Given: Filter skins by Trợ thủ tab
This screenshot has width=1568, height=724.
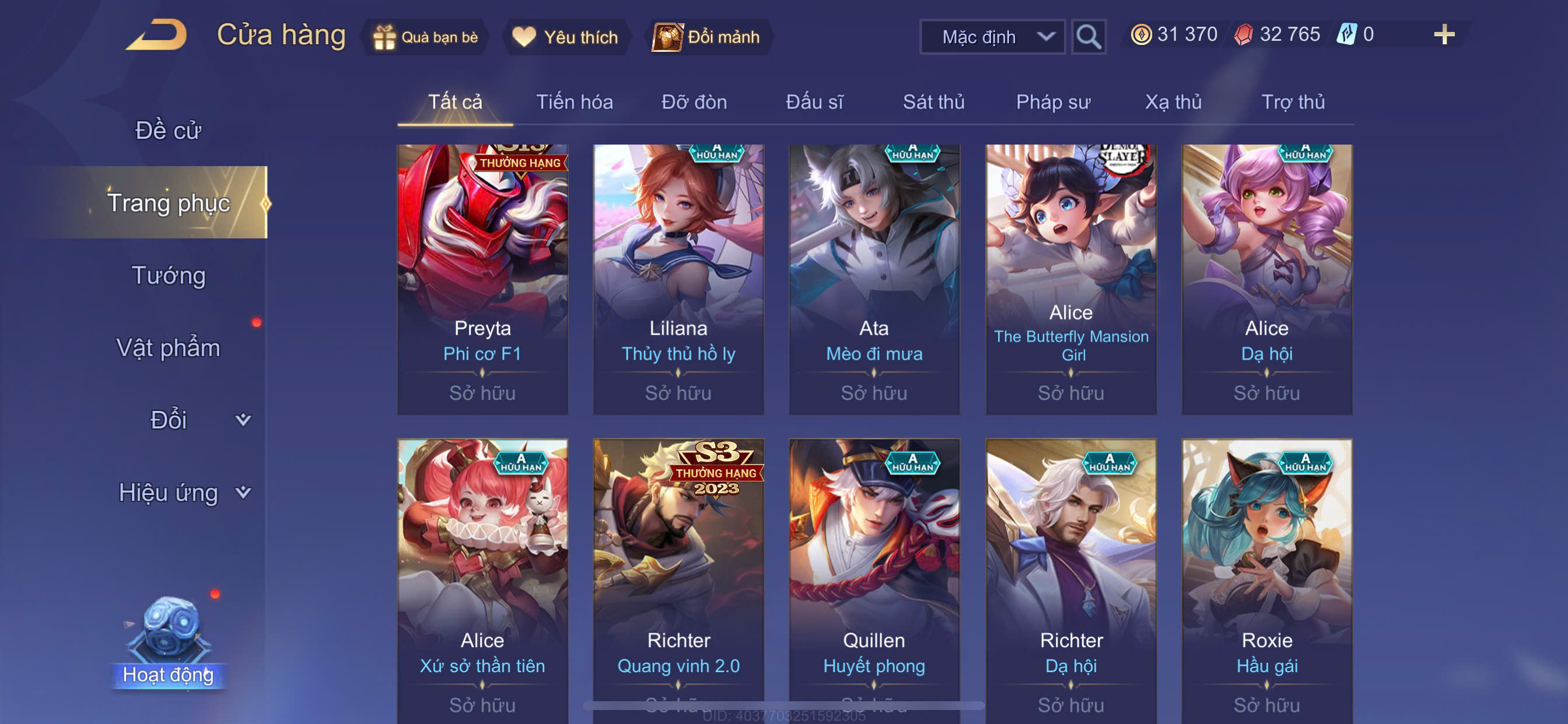Looking at the screenshot, I should [x=1292, y=102].
